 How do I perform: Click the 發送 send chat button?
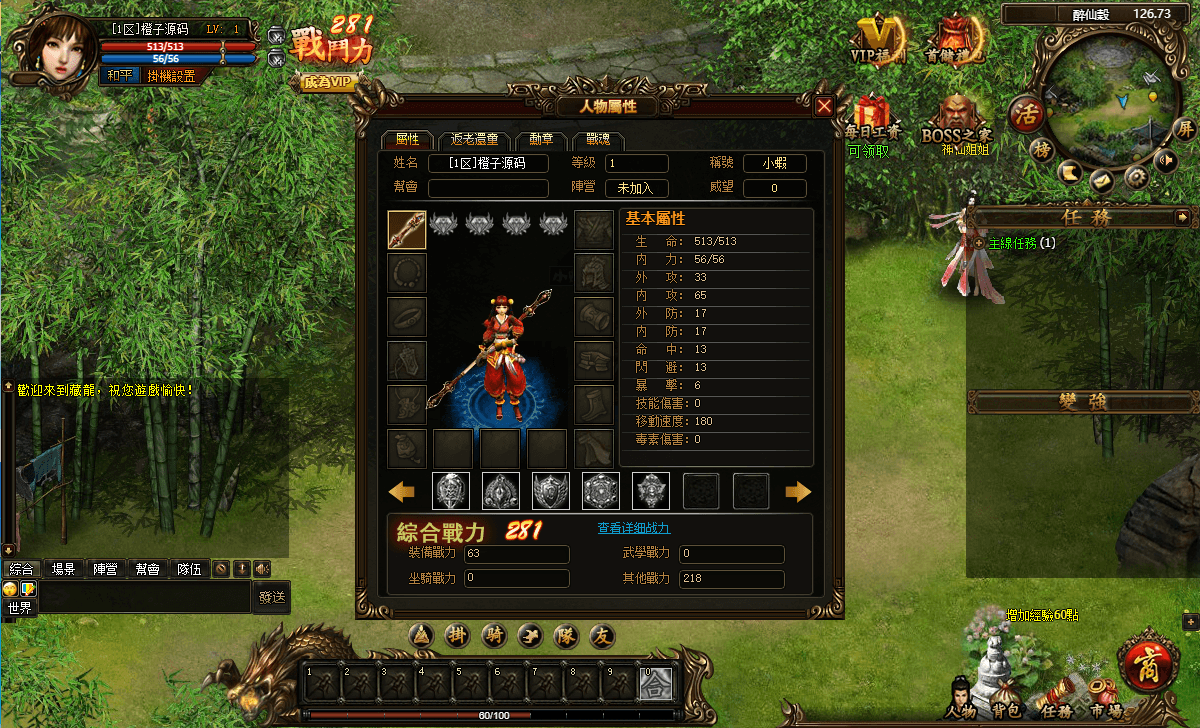[272, 597]
